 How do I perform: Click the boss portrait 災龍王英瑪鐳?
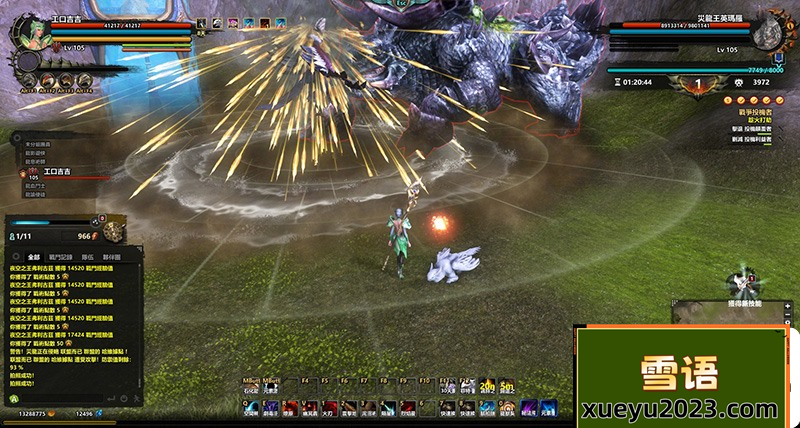click(x=767, y=31)
